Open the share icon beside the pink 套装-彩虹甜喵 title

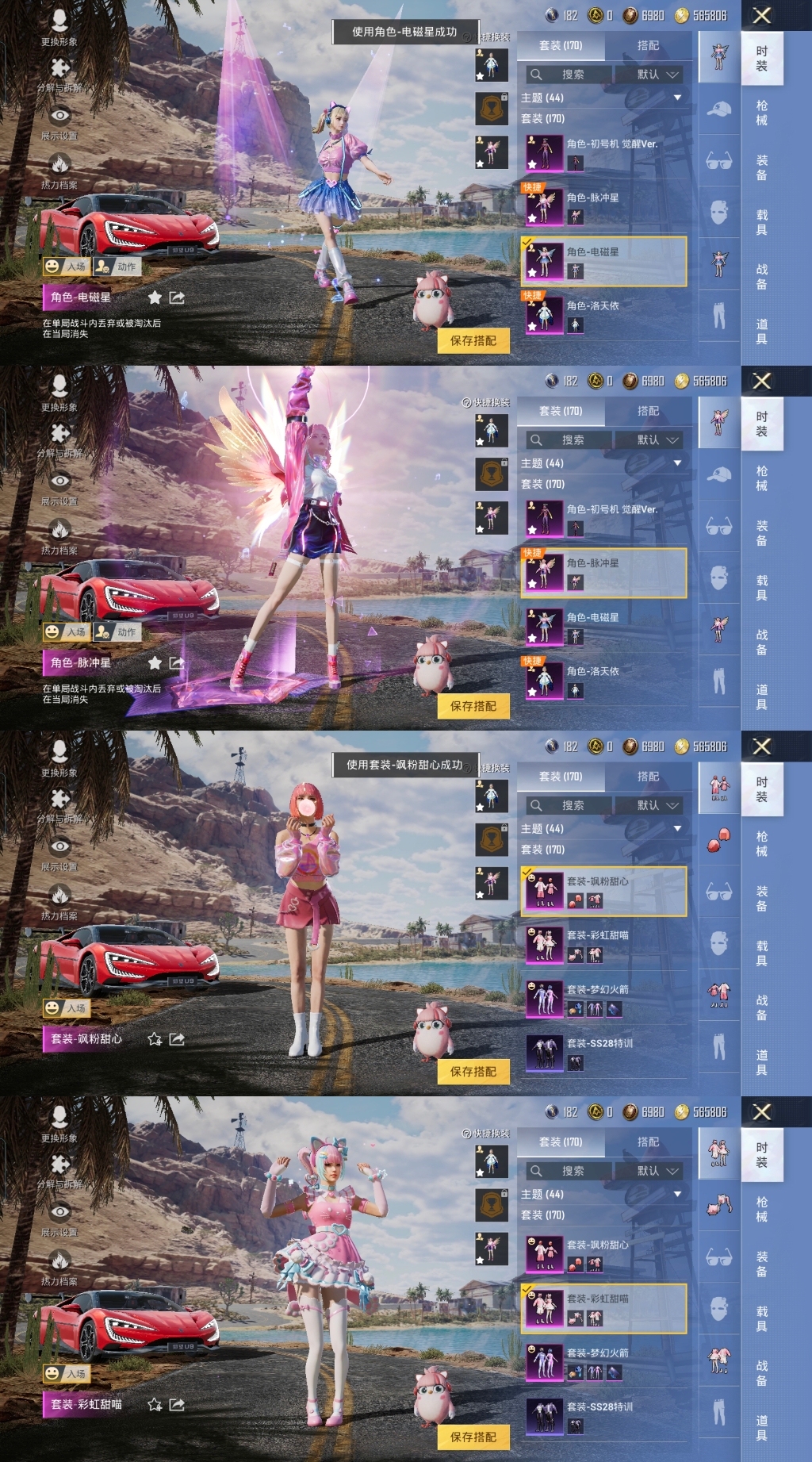point(177,1405)
